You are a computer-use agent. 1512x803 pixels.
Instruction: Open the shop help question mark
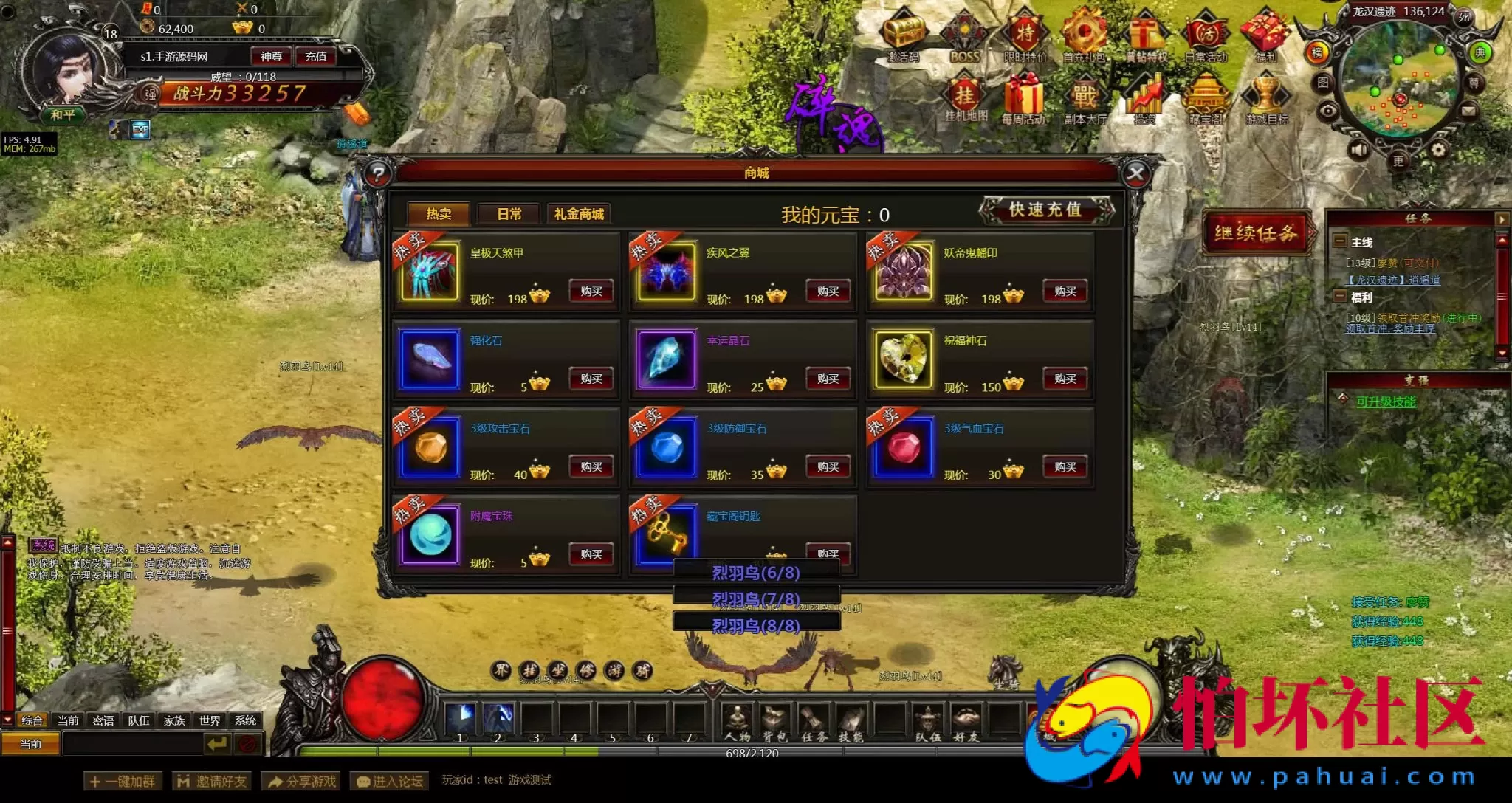click(x=378, y=174)
